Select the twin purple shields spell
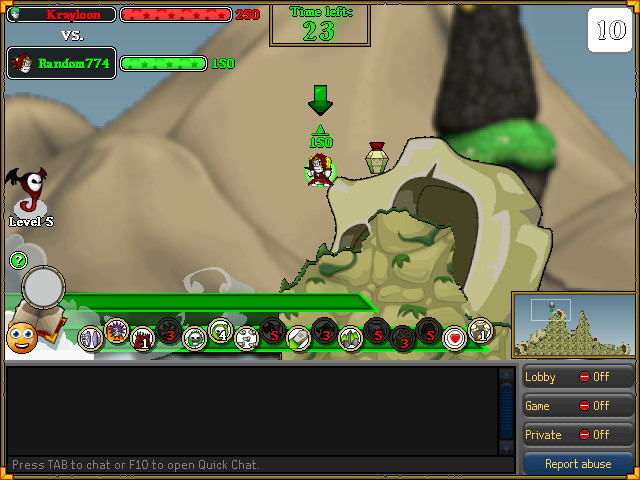Image resolution: width=640 pixels, height=480 pixels. pos(91,339)
